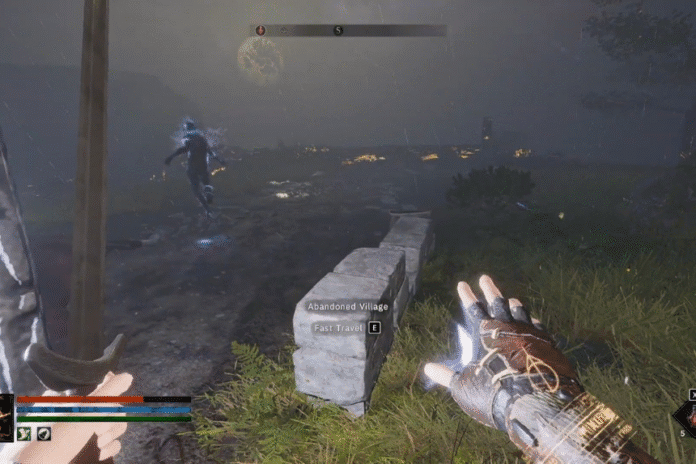696x464 pixels.
Task: Select the red marker on the compass bar
Action: point(261,31)
